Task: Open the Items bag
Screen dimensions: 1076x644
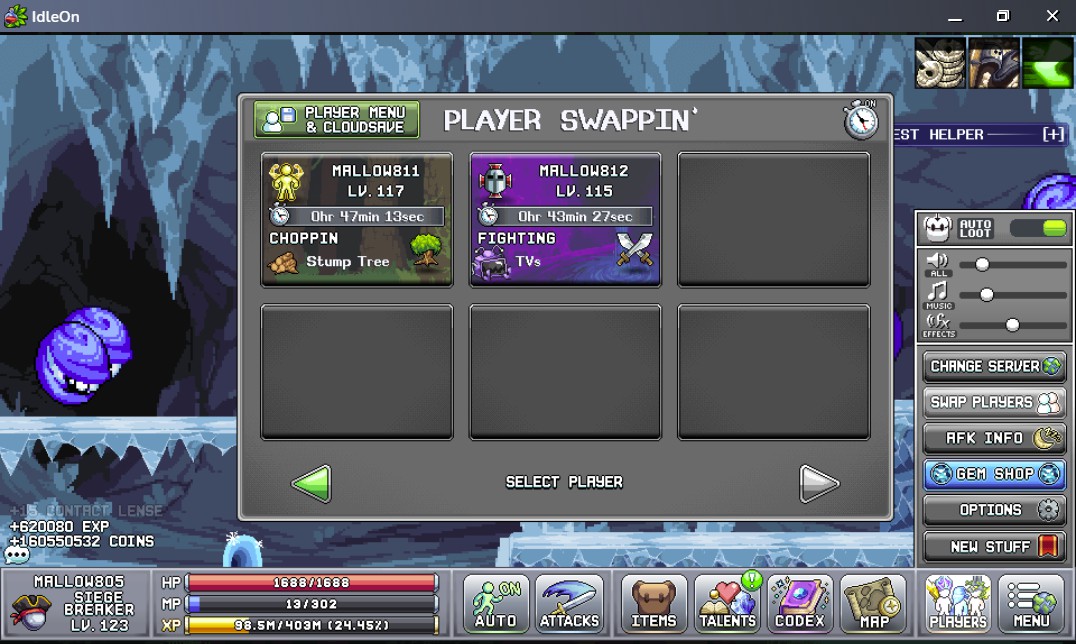Action: (x=654, y=604)
